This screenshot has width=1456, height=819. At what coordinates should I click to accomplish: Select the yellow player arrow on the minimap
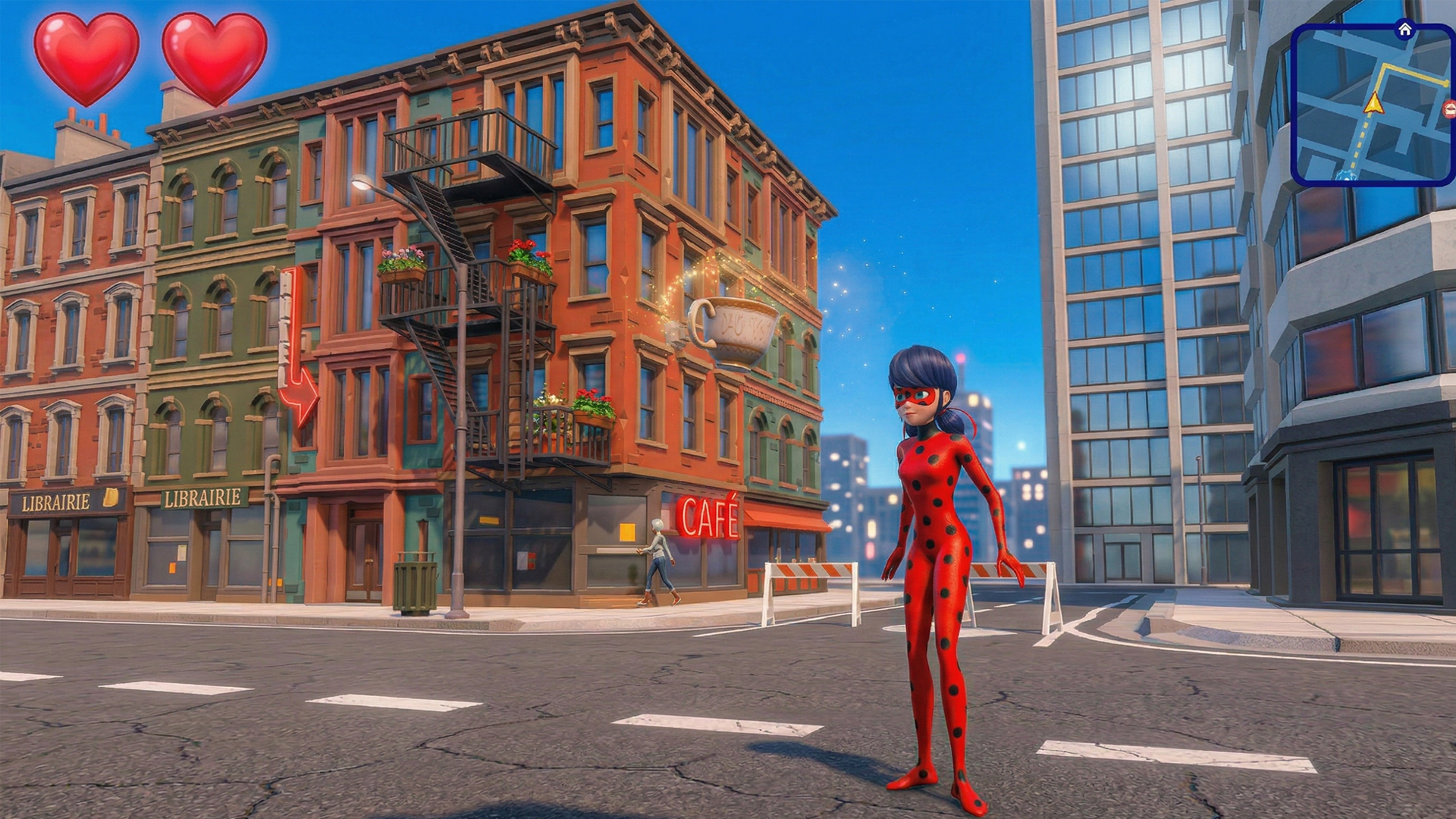pyautogui.click(x=1373, y=104)
